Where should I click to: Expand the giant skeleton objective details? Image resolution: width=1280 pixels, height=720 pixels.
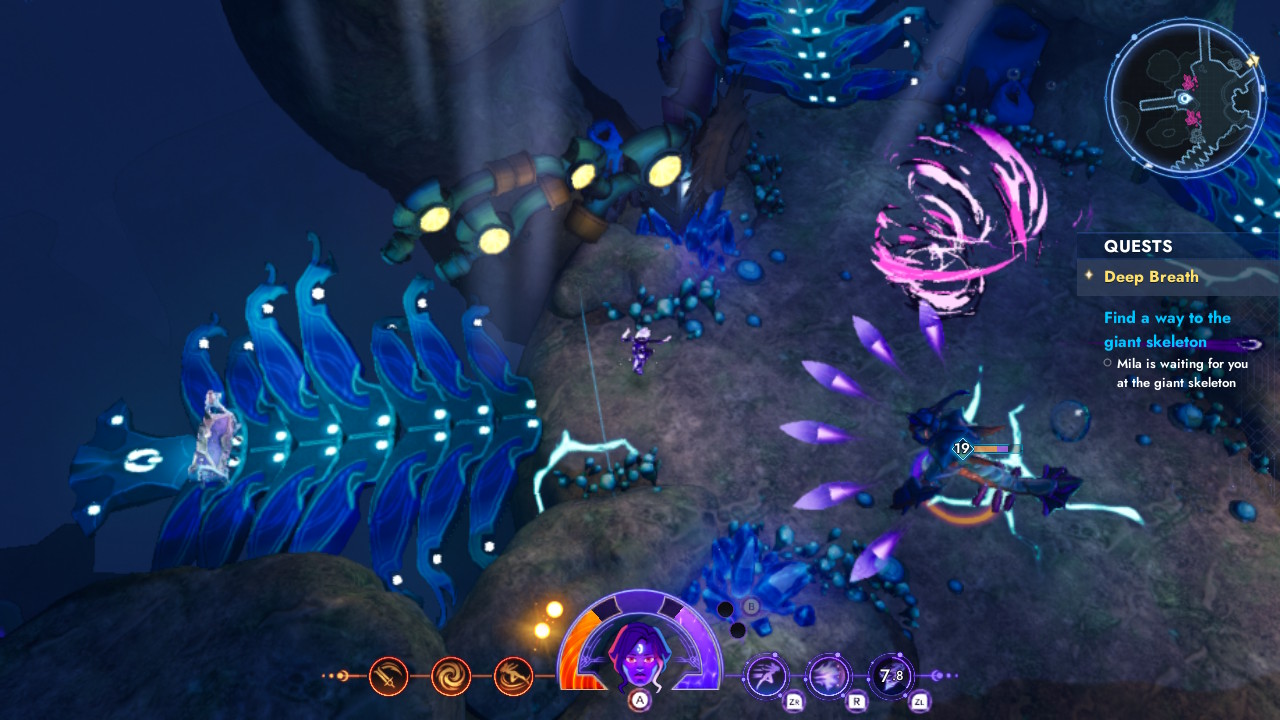(x=1167, y=329)
